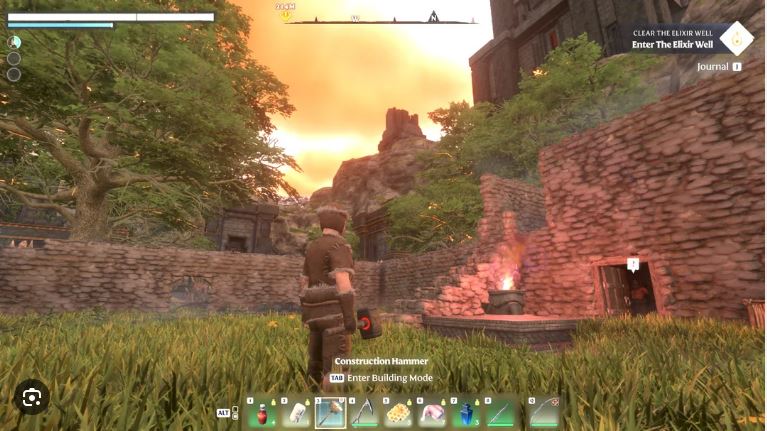
Task: Click the circular rested buff icon
Action: tap(14, 42)
